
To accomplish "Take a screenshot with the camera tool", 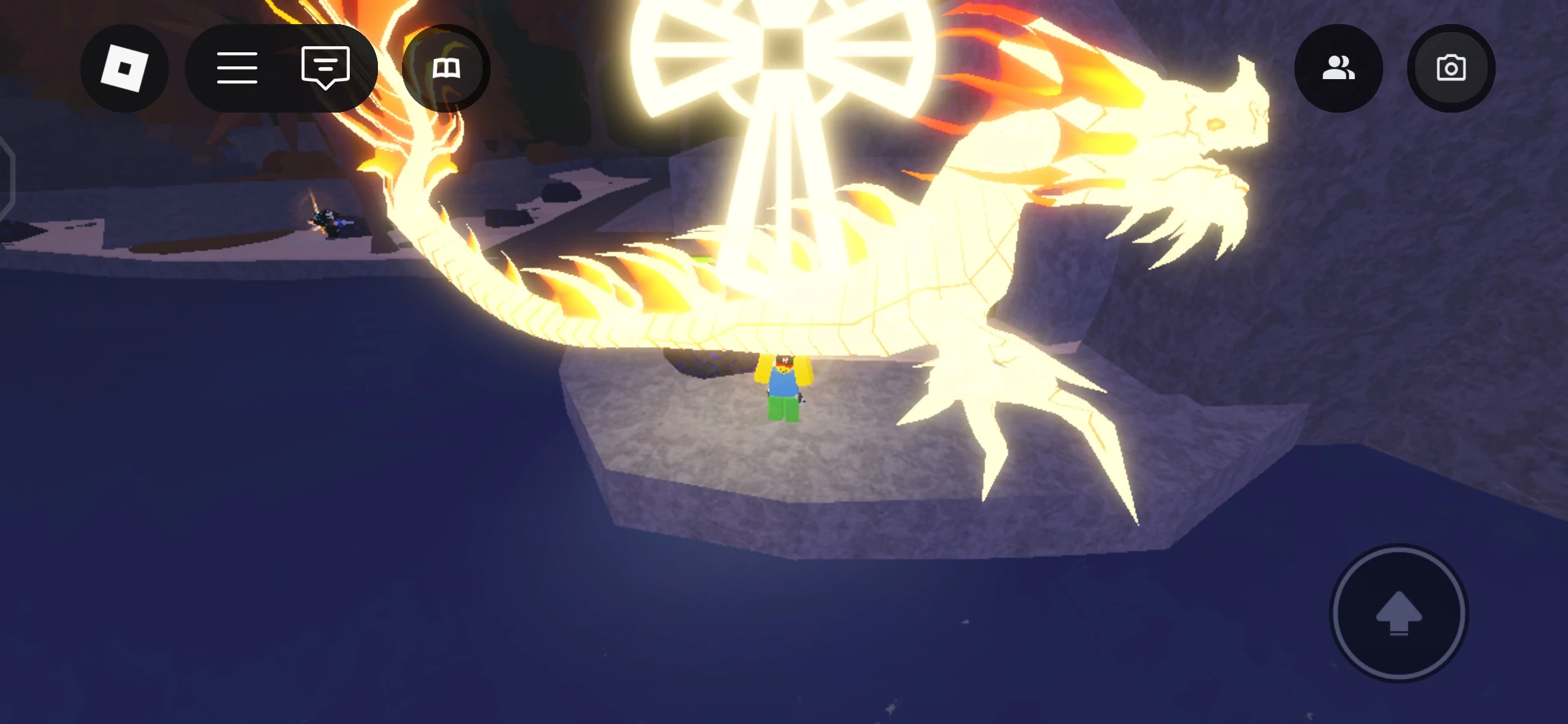I will [1451, 67].
